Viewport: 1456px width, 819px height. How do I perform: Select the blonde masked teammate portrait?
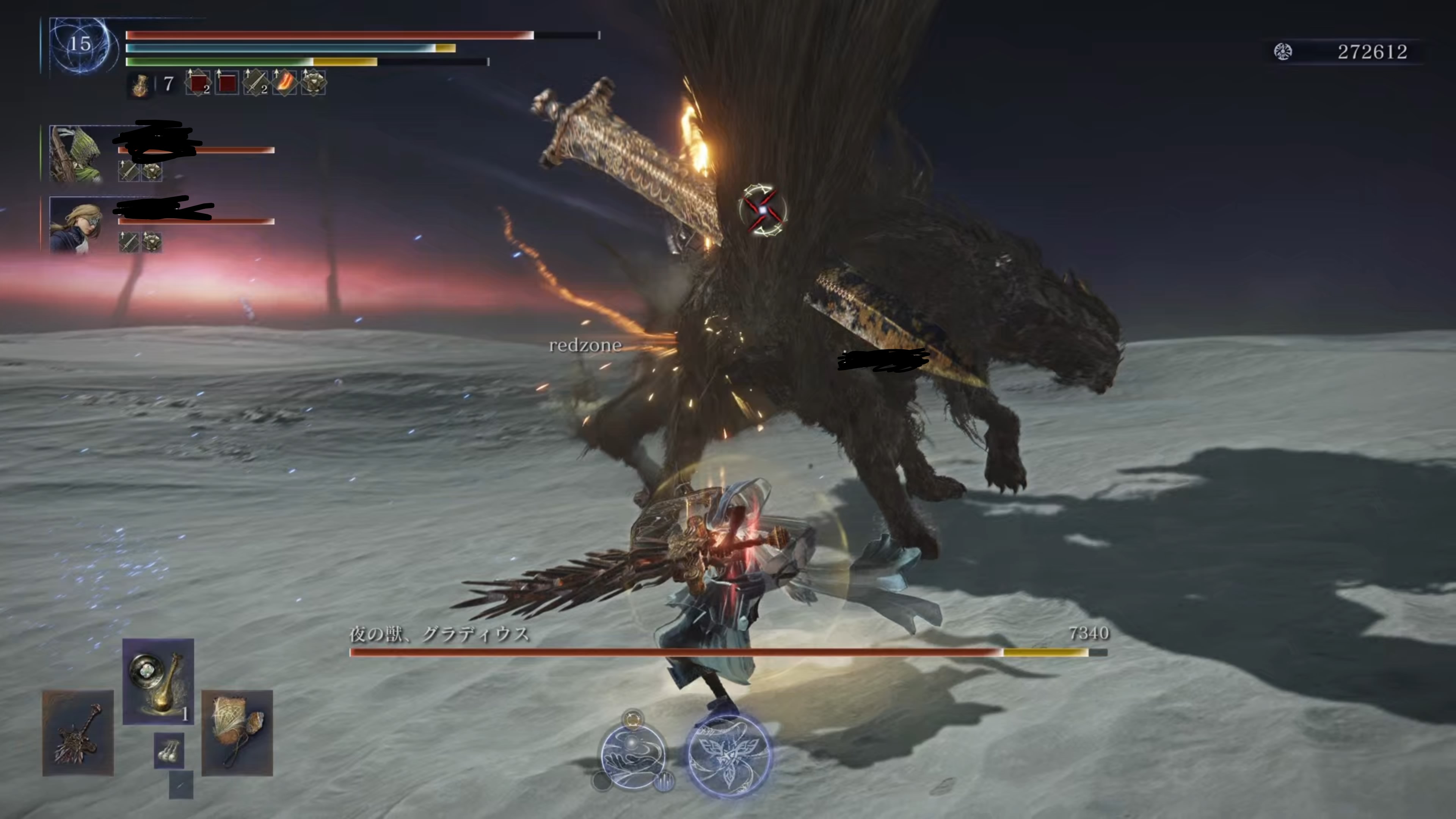76,224
